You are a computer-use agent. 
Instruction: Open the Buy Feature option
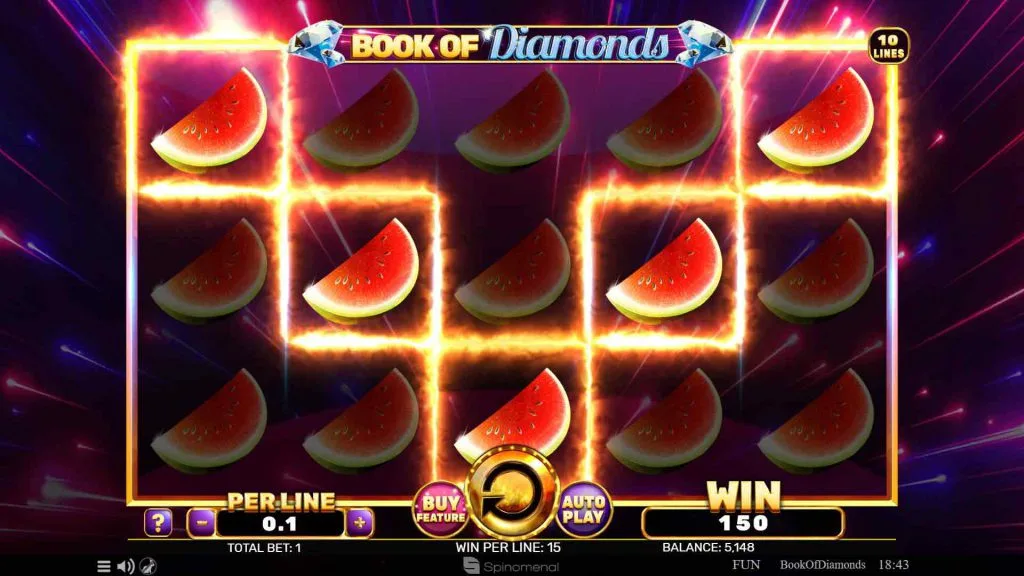coord(440,510)
